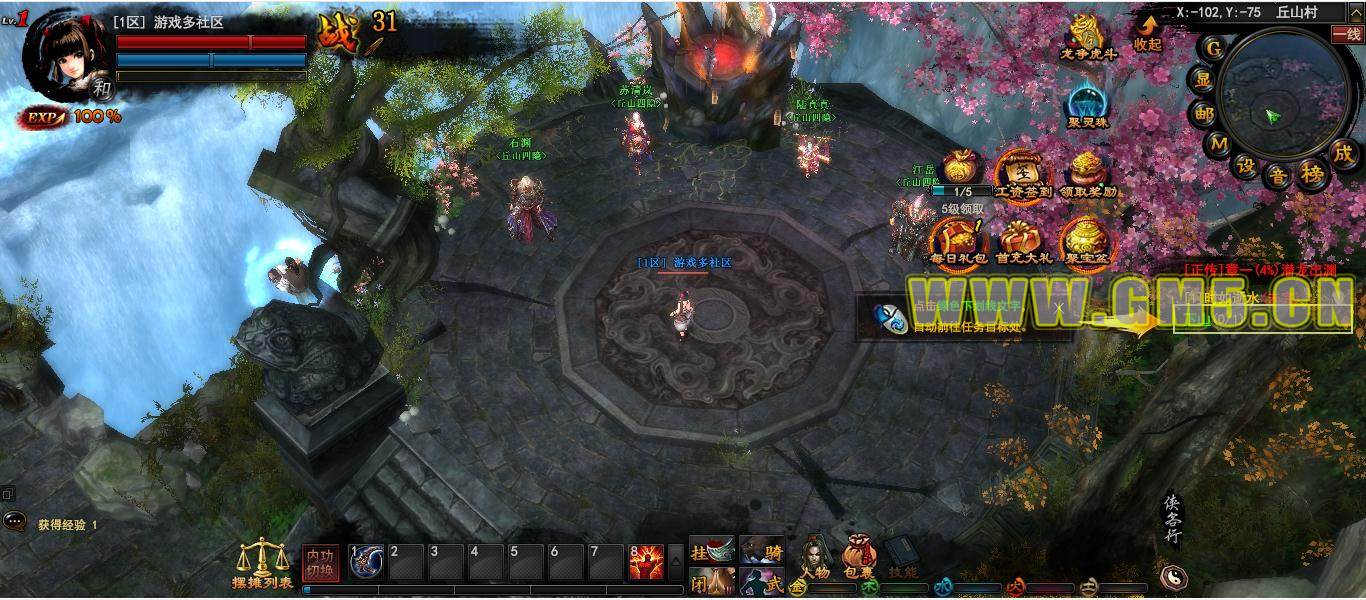Activate the red skill in slot 8
The width and height of the screenshot is (1366, 600).
(x=646, y=563)
